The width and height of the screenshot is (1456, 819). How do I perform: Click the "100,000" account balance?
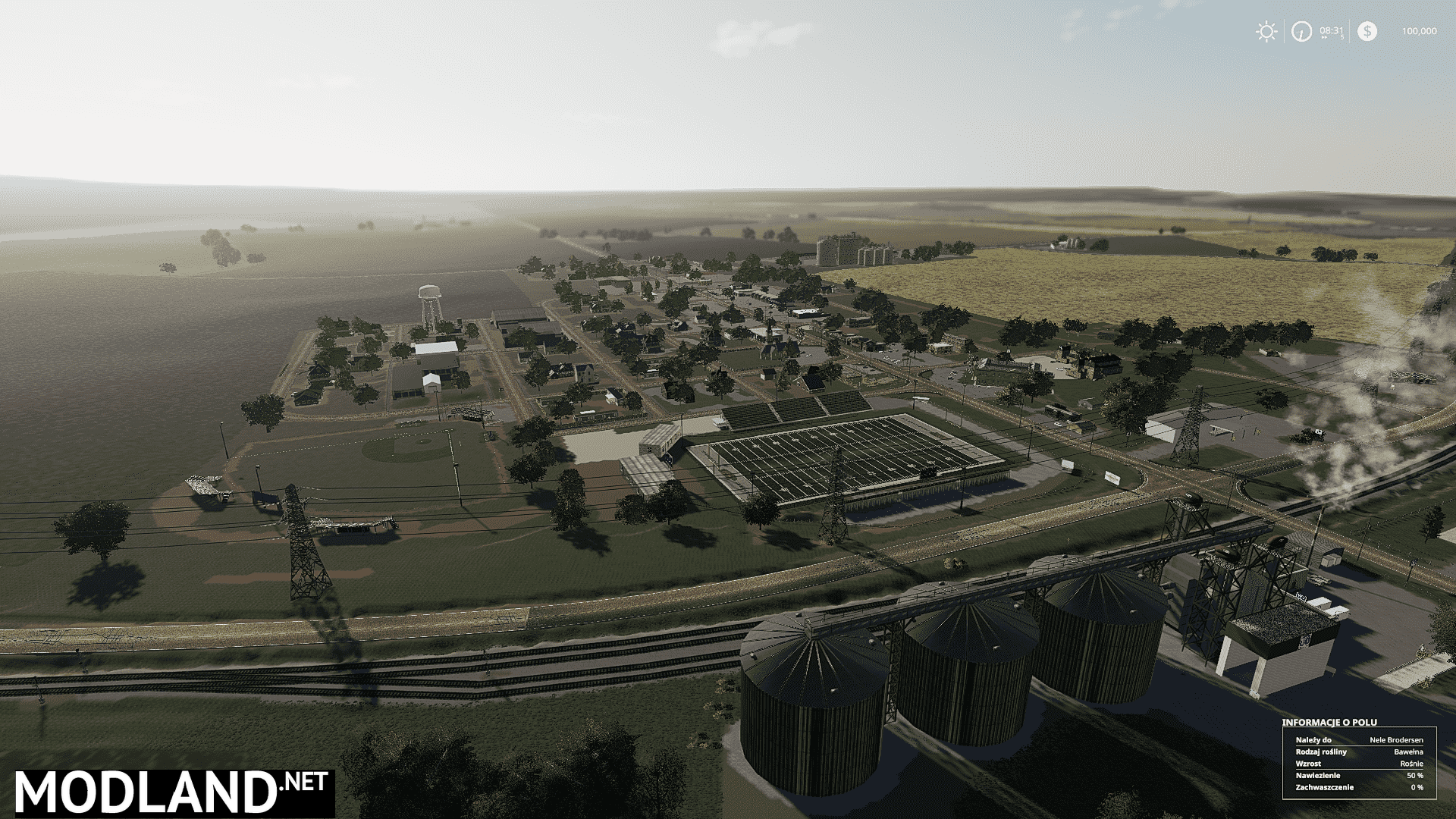1420,31
